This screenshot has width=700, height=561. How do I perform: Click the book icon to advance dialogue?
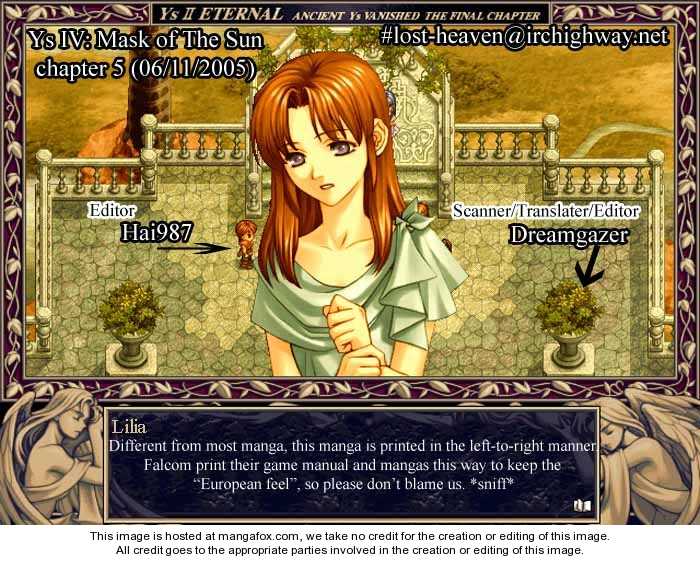(581, 506)
